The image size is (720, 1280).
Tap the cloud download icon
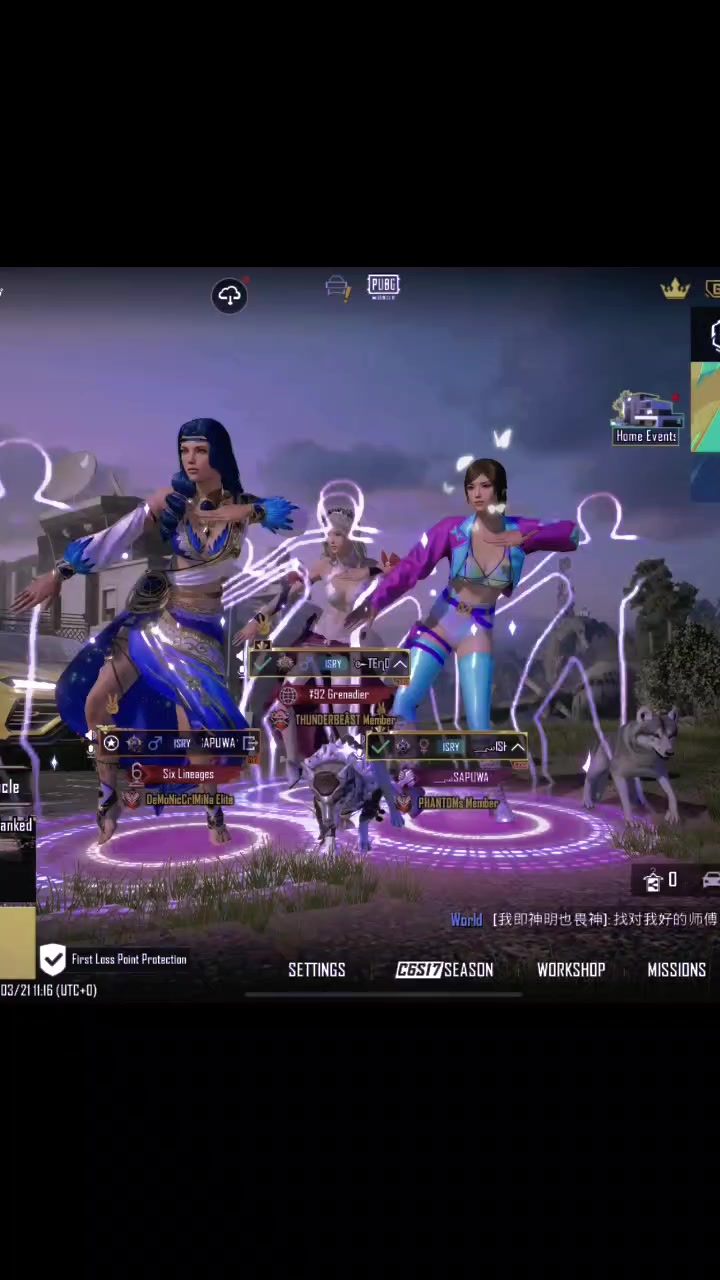[x=229, y=295]
